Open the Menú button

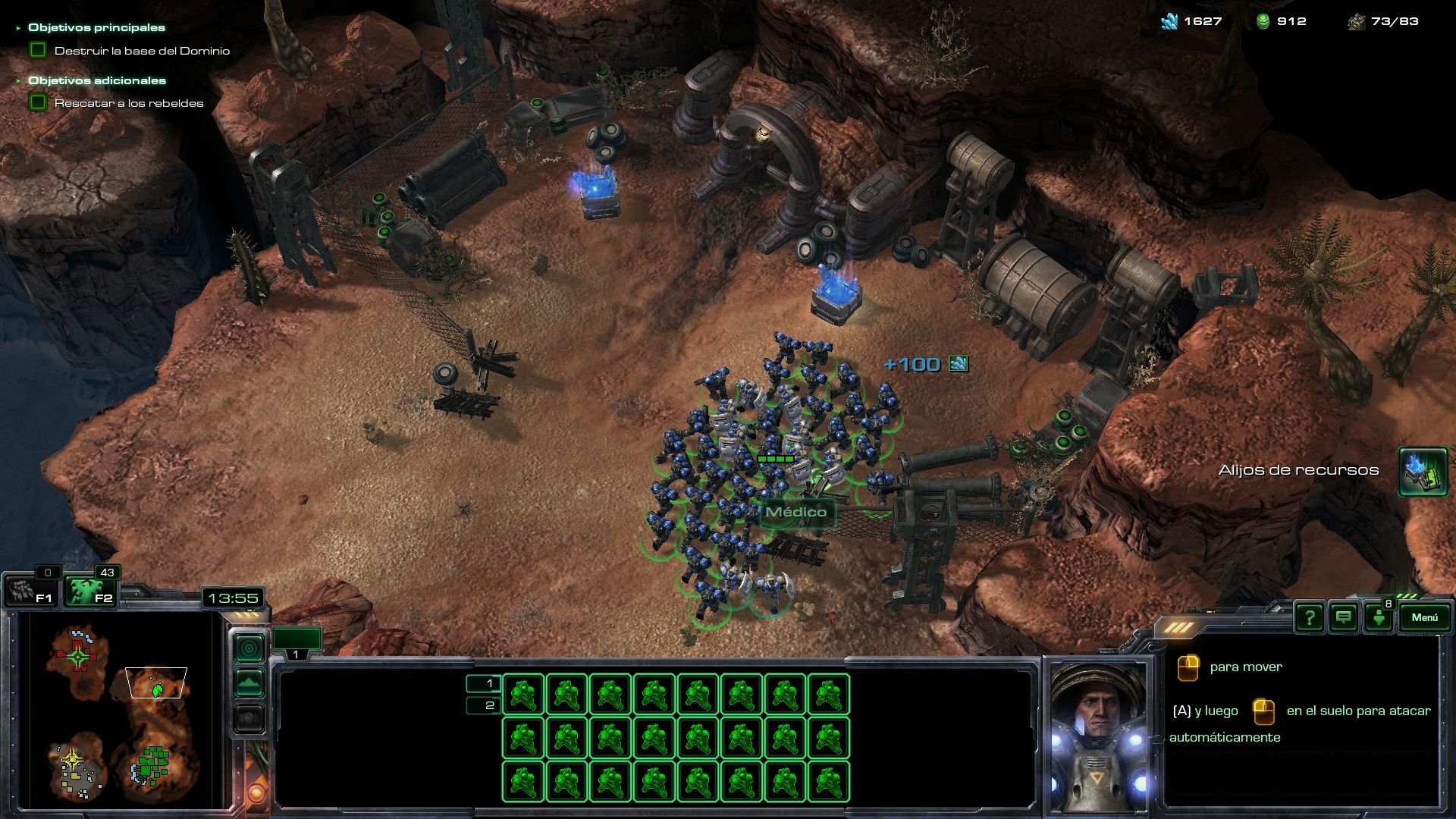click(x=1423, y=617)
